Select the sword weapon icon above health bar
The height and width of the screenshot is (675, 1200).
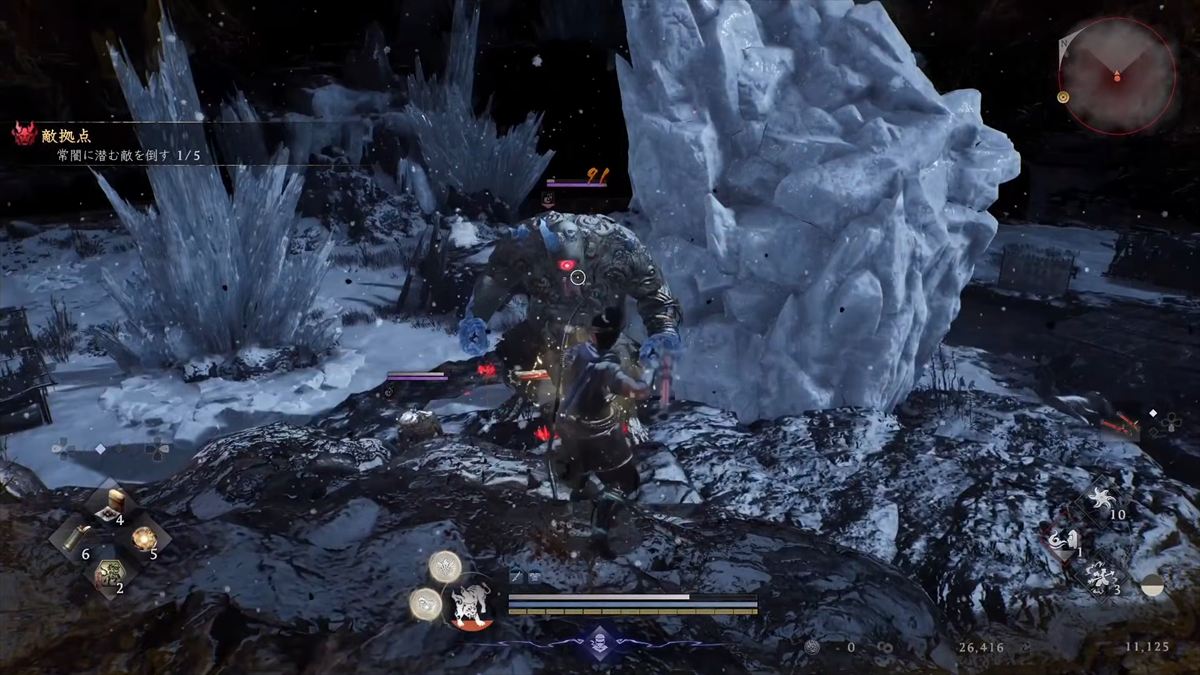coord(516,577)
